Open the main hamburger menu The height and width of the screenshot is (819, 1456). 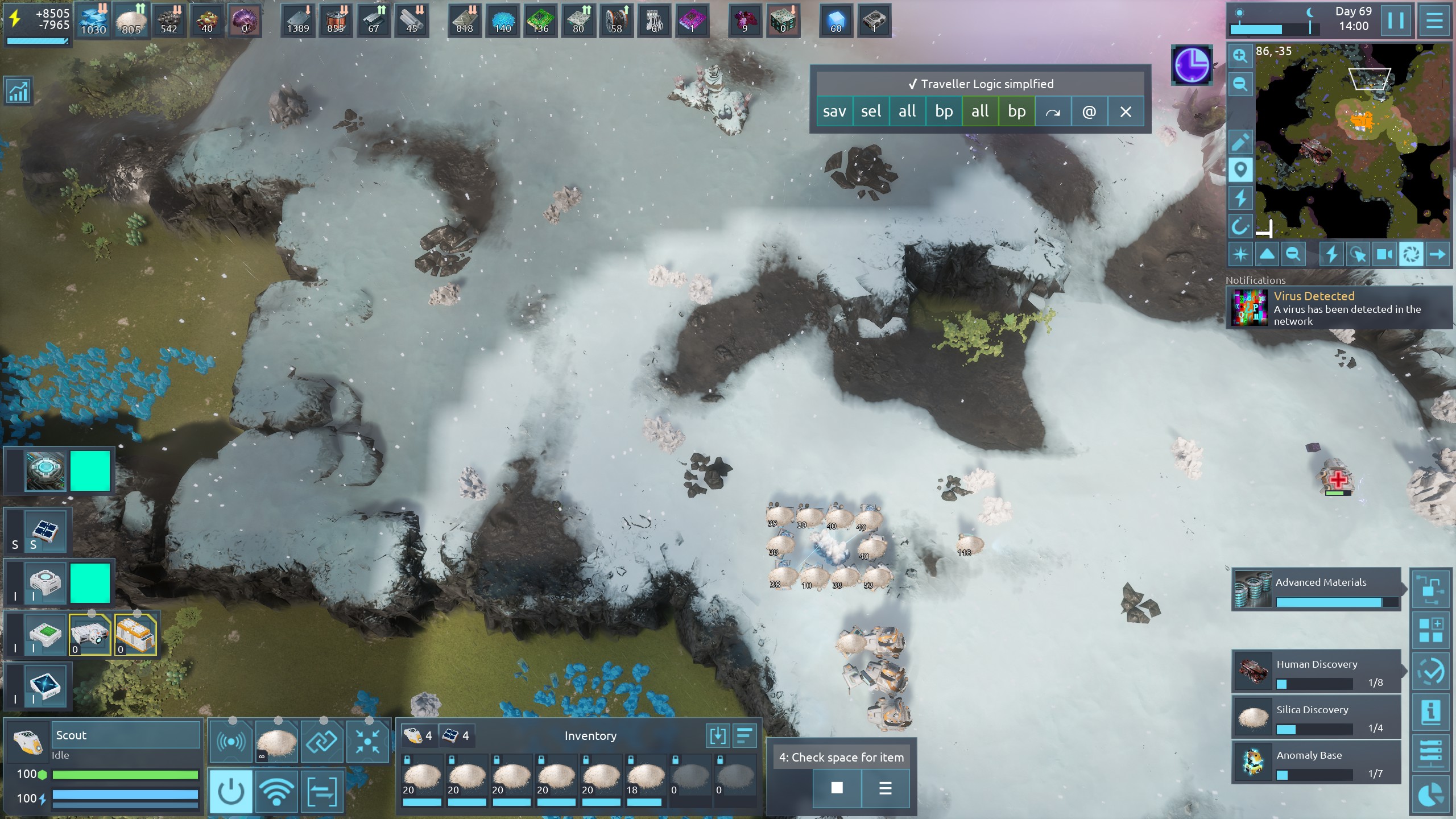coord(1434,21)
